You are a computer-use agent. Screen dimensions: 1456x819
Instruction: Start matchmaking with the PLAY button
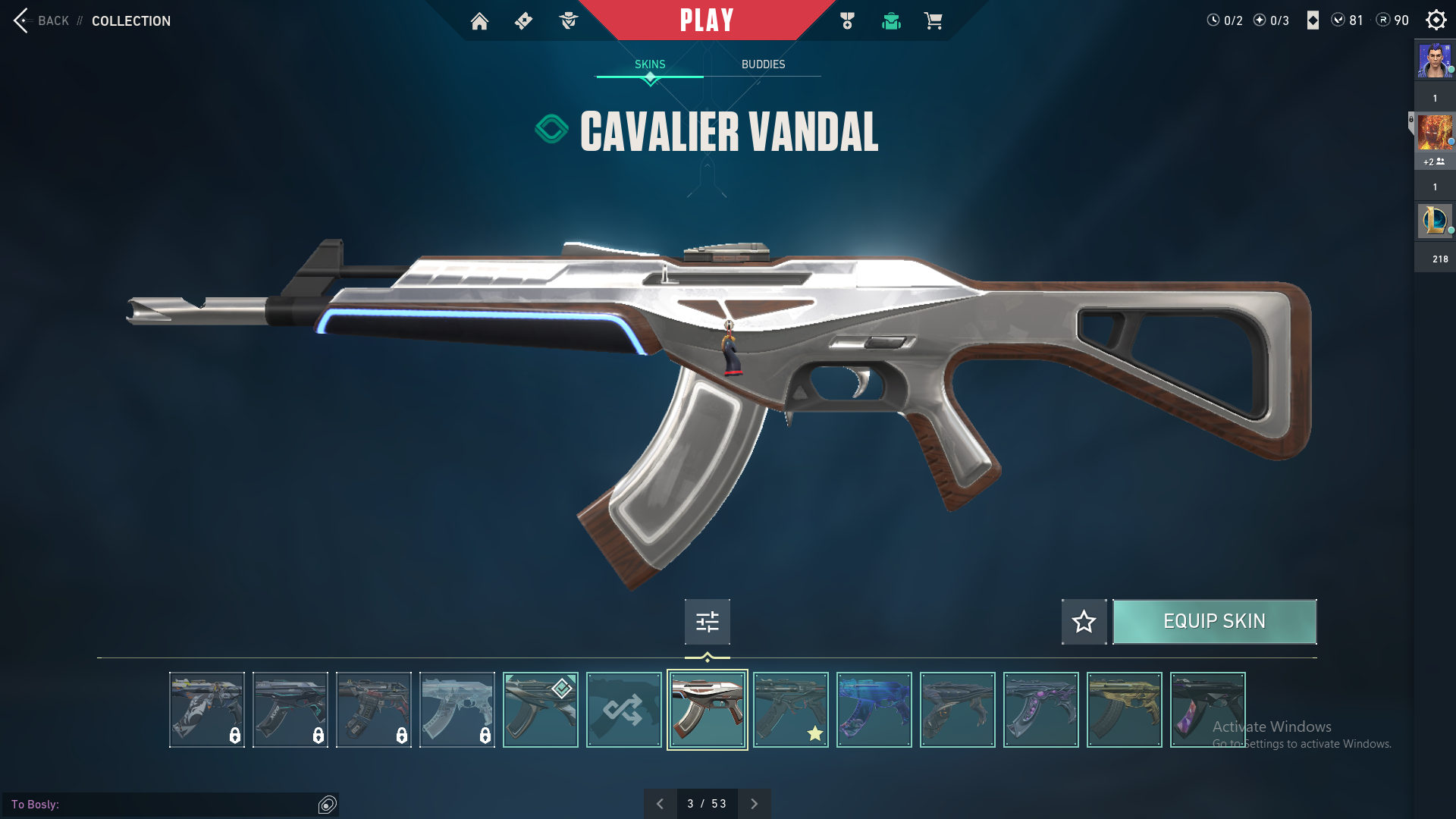(707, 20)
